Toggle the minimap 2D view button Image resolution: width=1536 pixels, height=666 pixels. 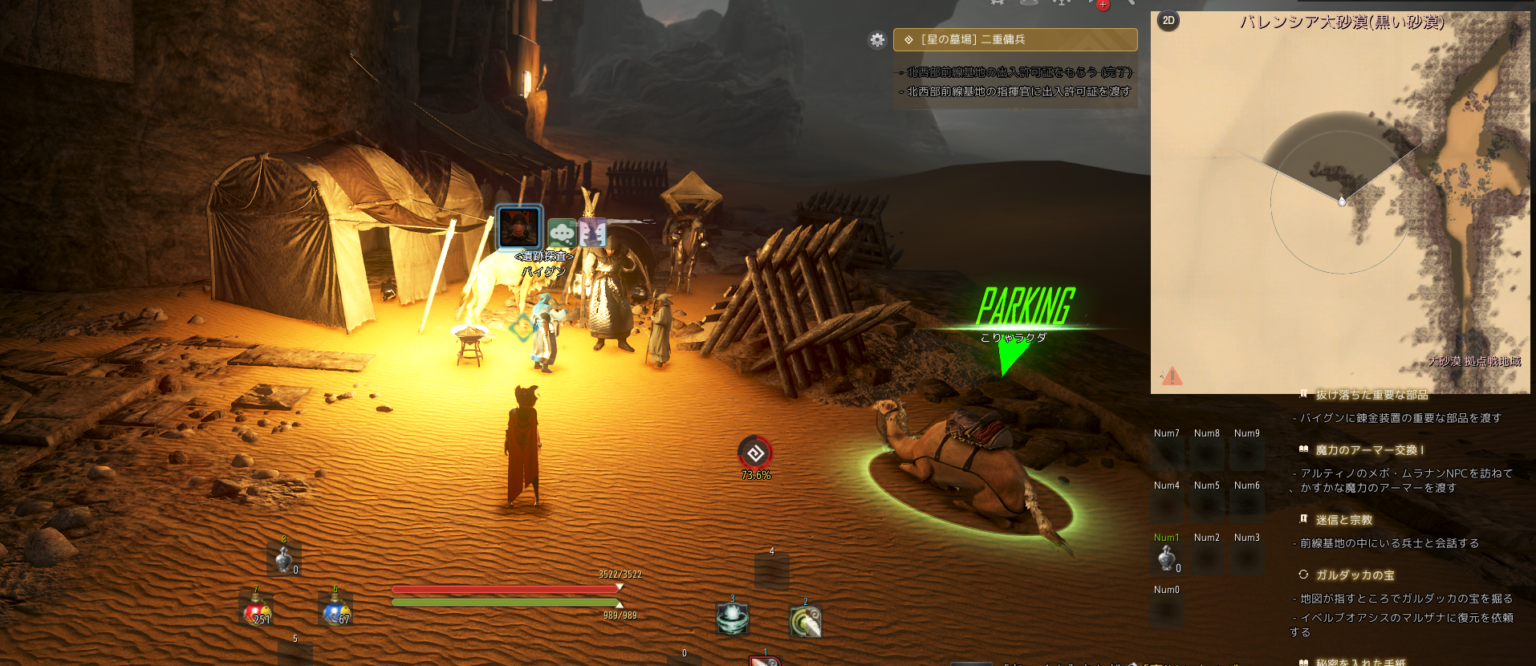[1168, 22]
